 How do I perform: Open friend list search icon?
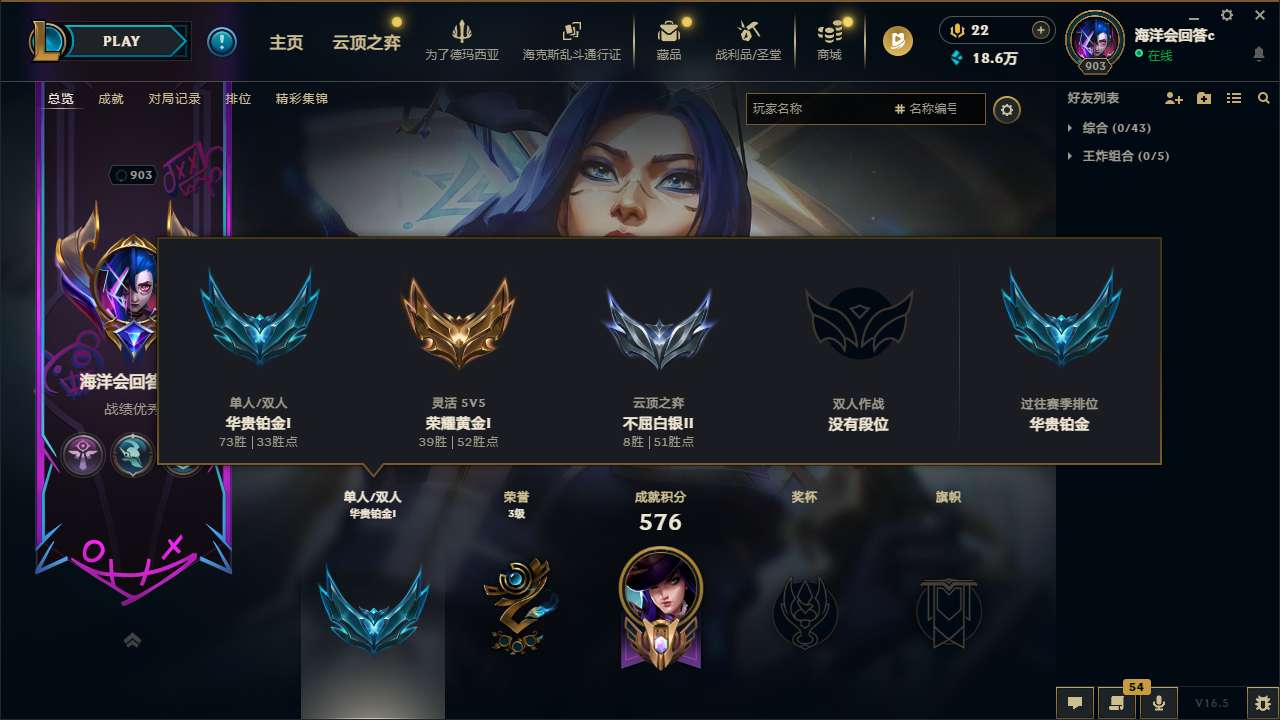[1263, 98]
